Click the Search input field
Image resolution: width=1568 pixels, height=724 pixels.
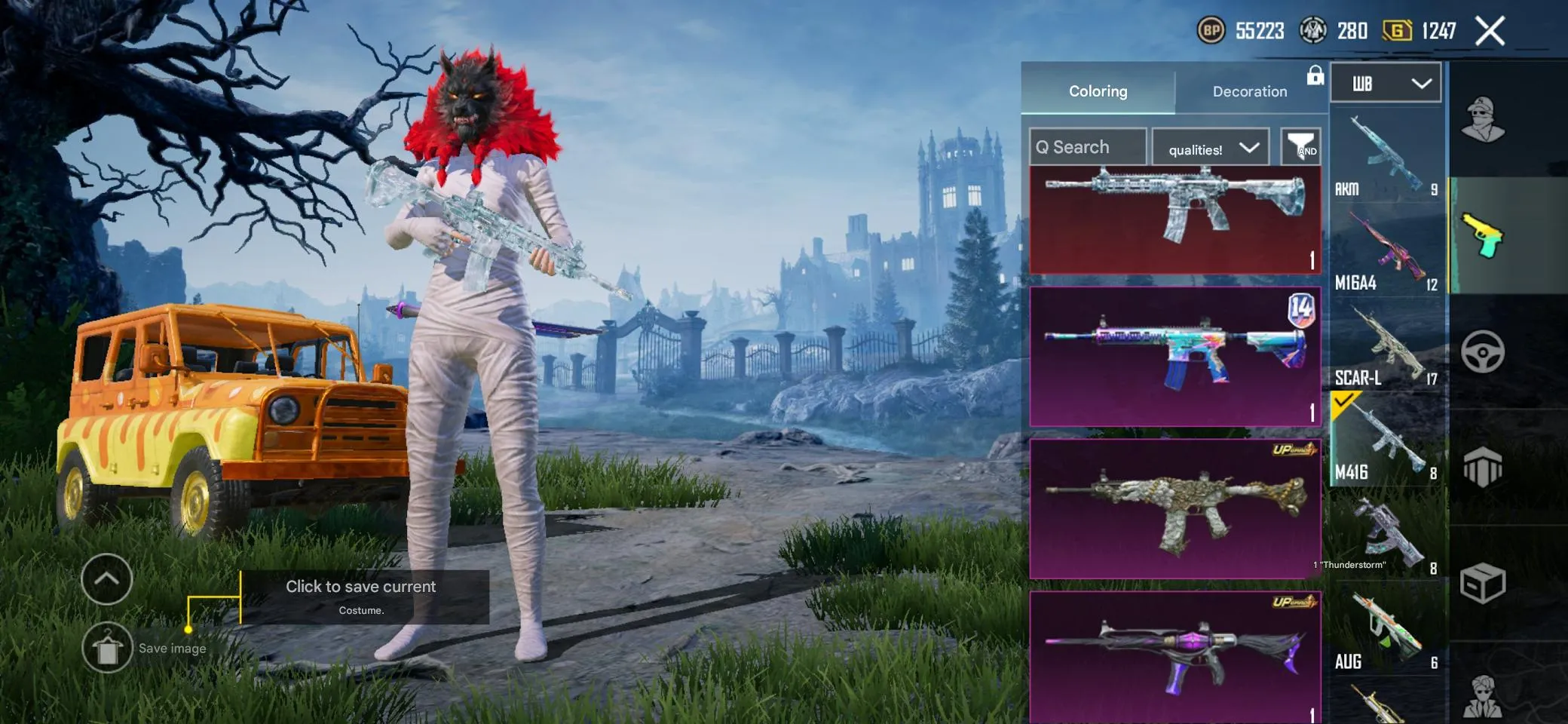tap(1087, 146)
